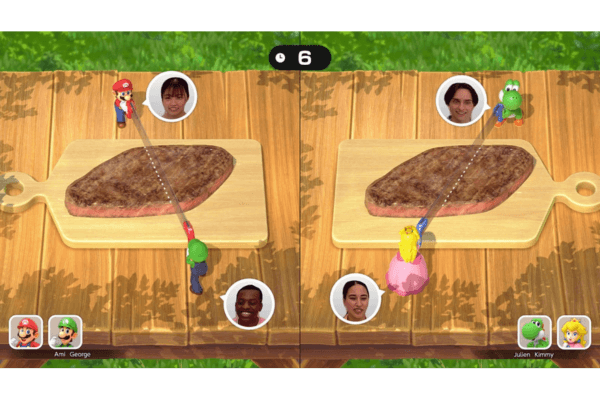
Task: Click the player photo bubble beside Peach
Action: (355, 298)
